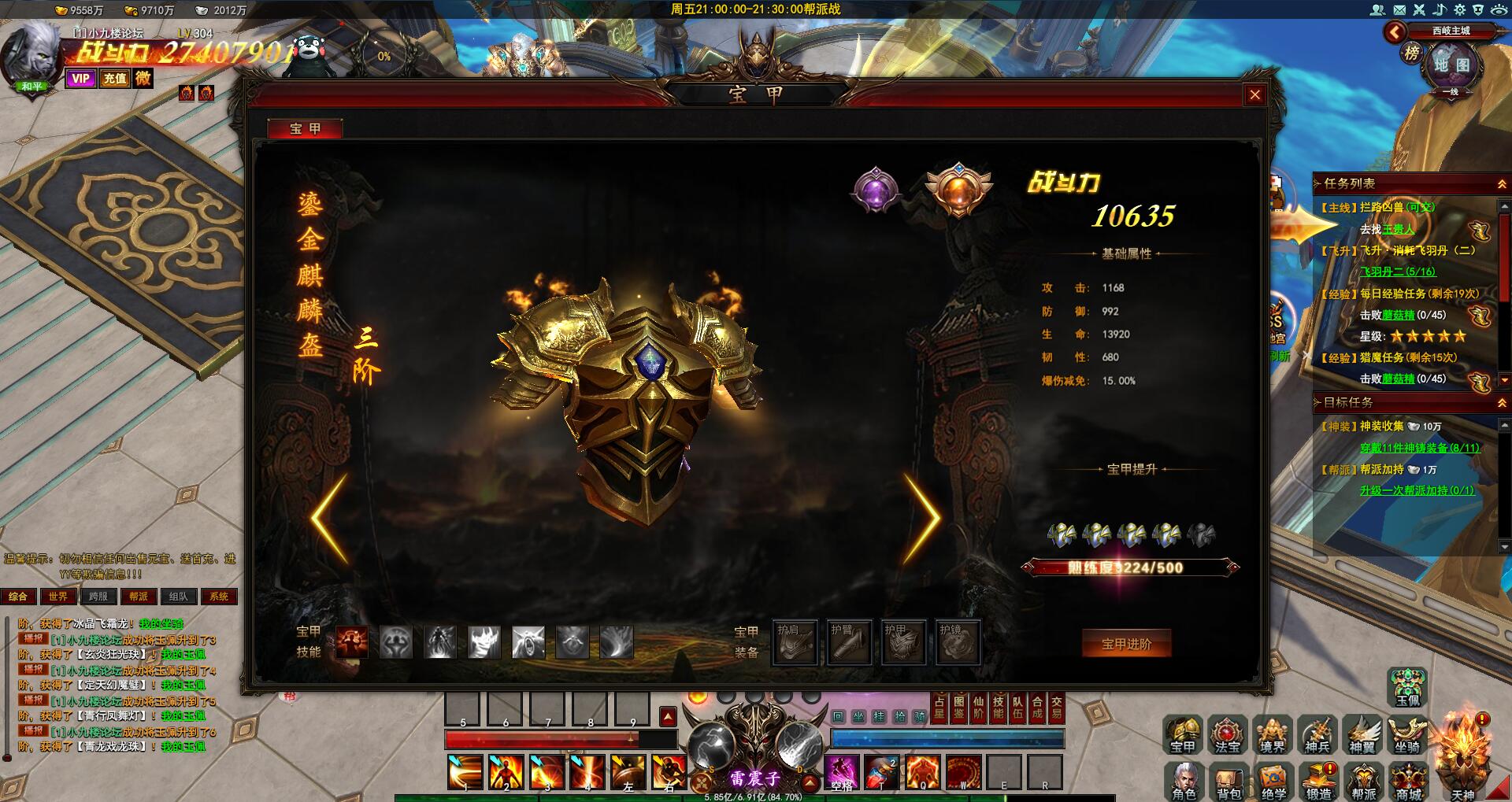Switch chat to the 帮派 channel
This screenshot has height=802, width=1512.
coord(139,597)
